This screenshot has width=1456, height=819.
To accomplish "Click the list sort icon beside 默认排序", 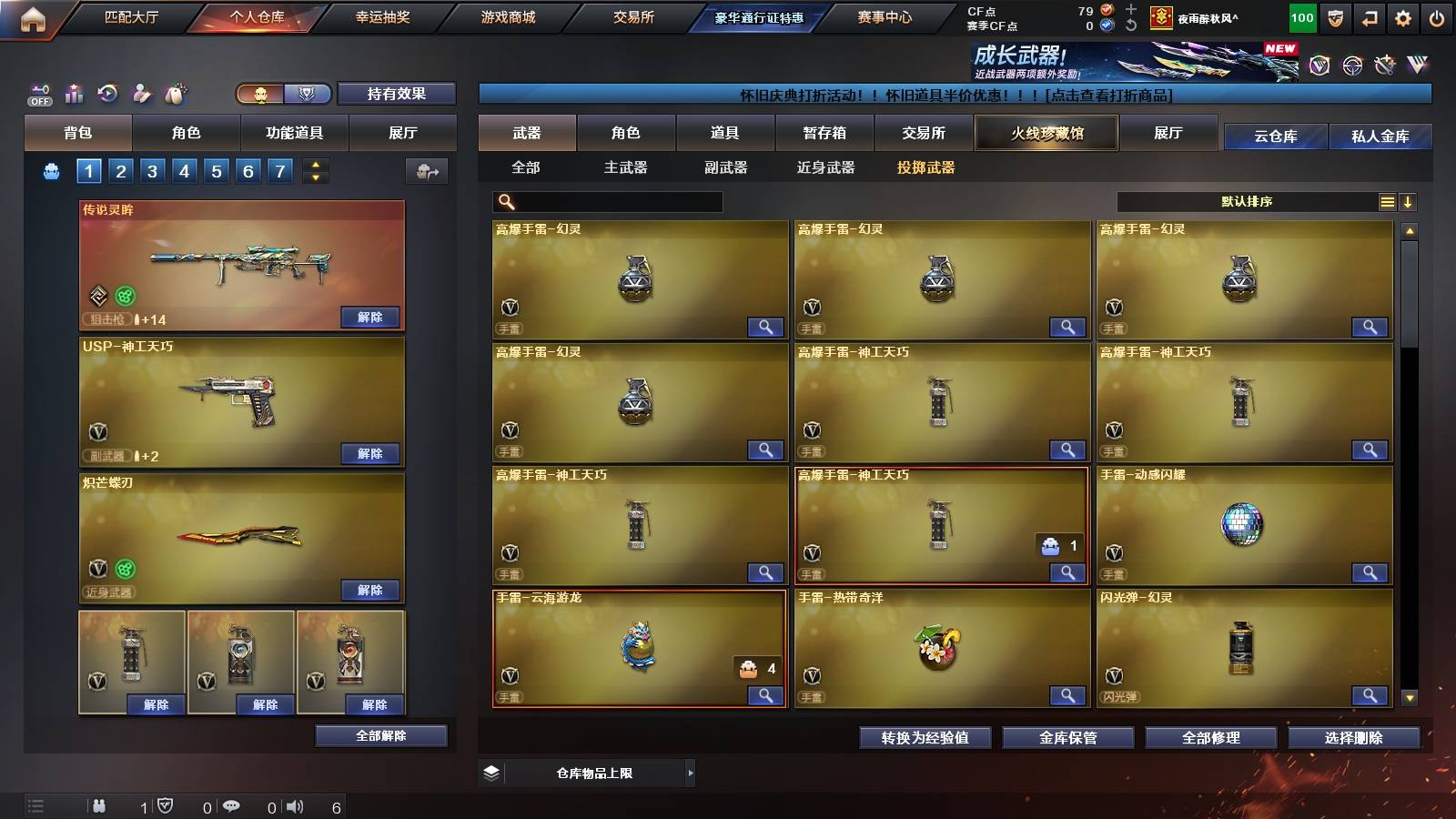I will pos(1386,201).
